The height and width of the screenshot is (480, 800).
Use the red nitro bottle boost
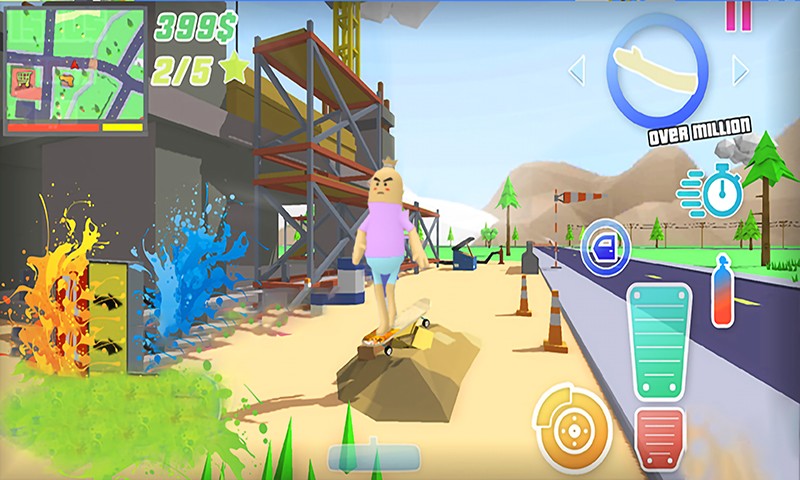[x=721, y=291]
